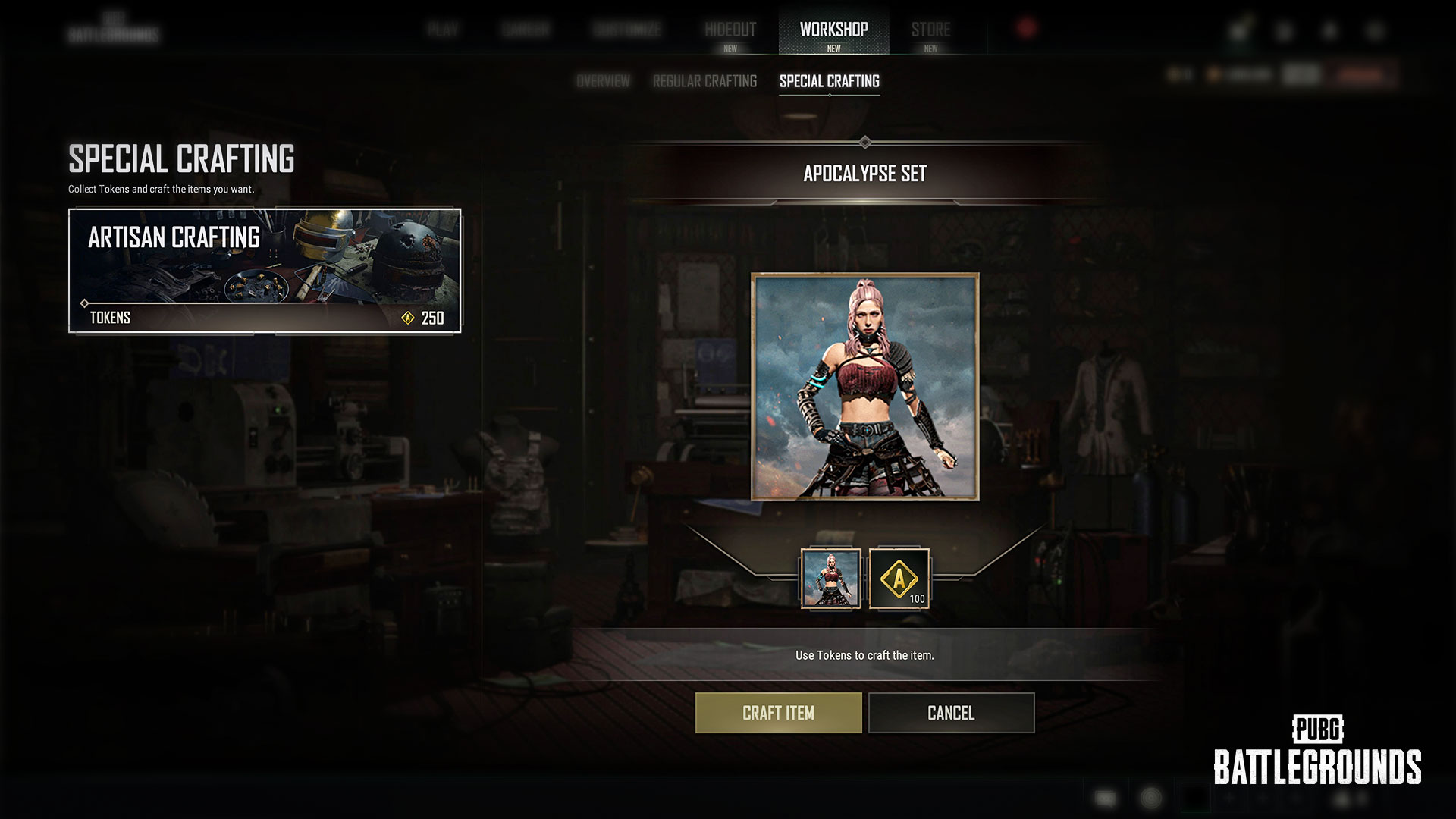Open the Hideout menu
This screenshot has height=819, width=1456.
point(730,30)
